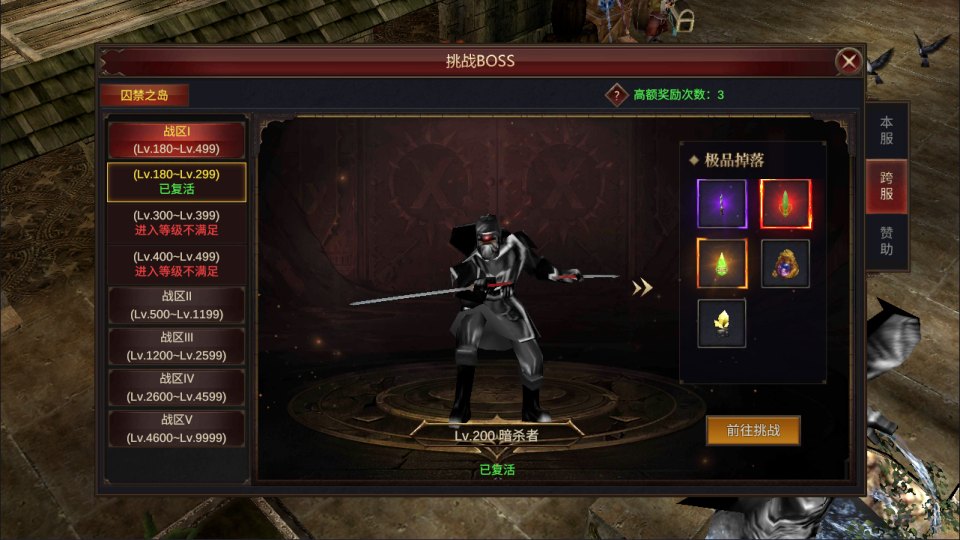Viewport: 960px width, 540px height.
Task: Switch to the 跨服 side tab
Action: click(x=886, y=185)
